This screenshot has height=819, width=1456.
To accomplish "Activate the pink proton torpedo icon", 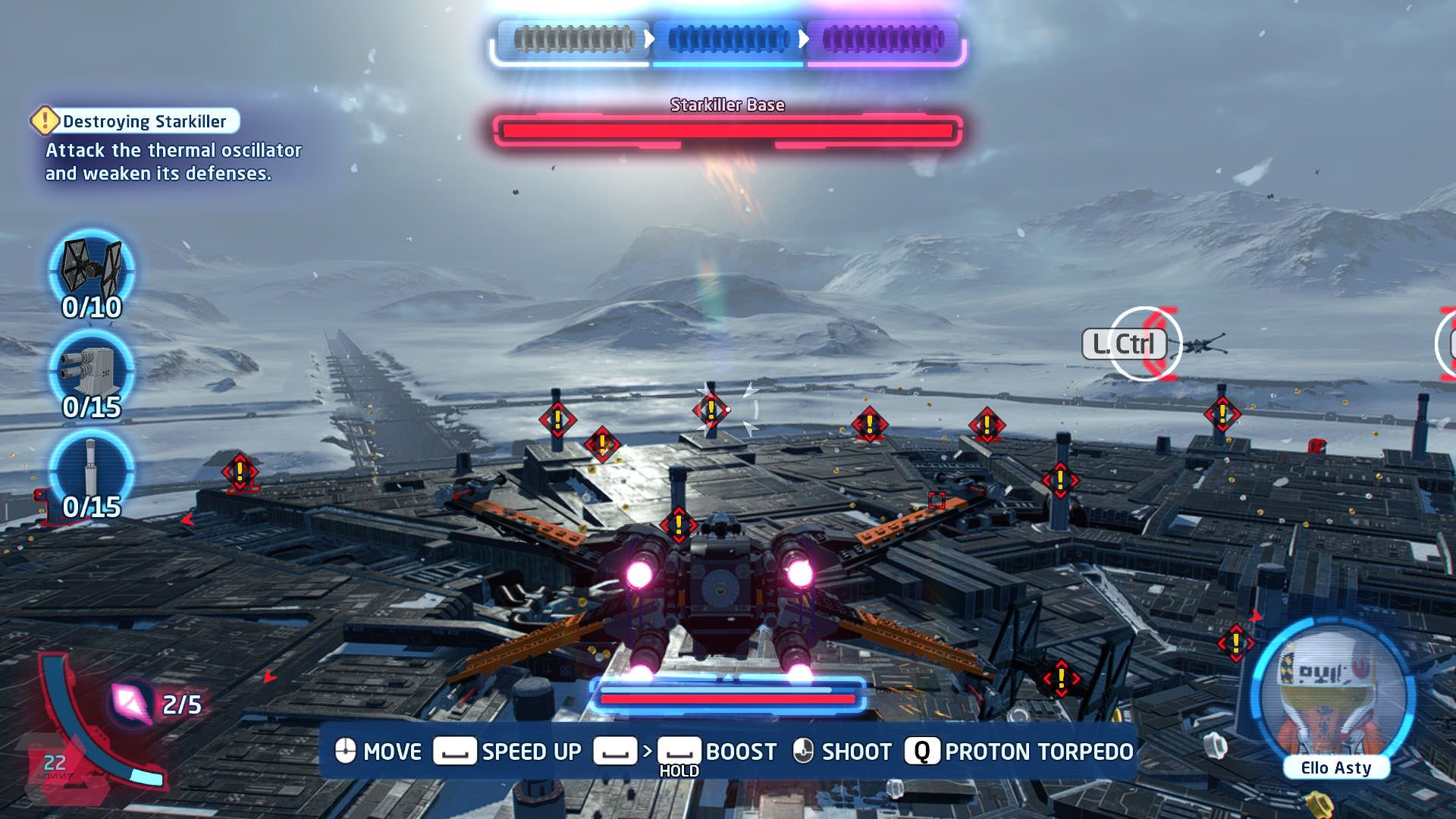I will (x=130, y=702).
